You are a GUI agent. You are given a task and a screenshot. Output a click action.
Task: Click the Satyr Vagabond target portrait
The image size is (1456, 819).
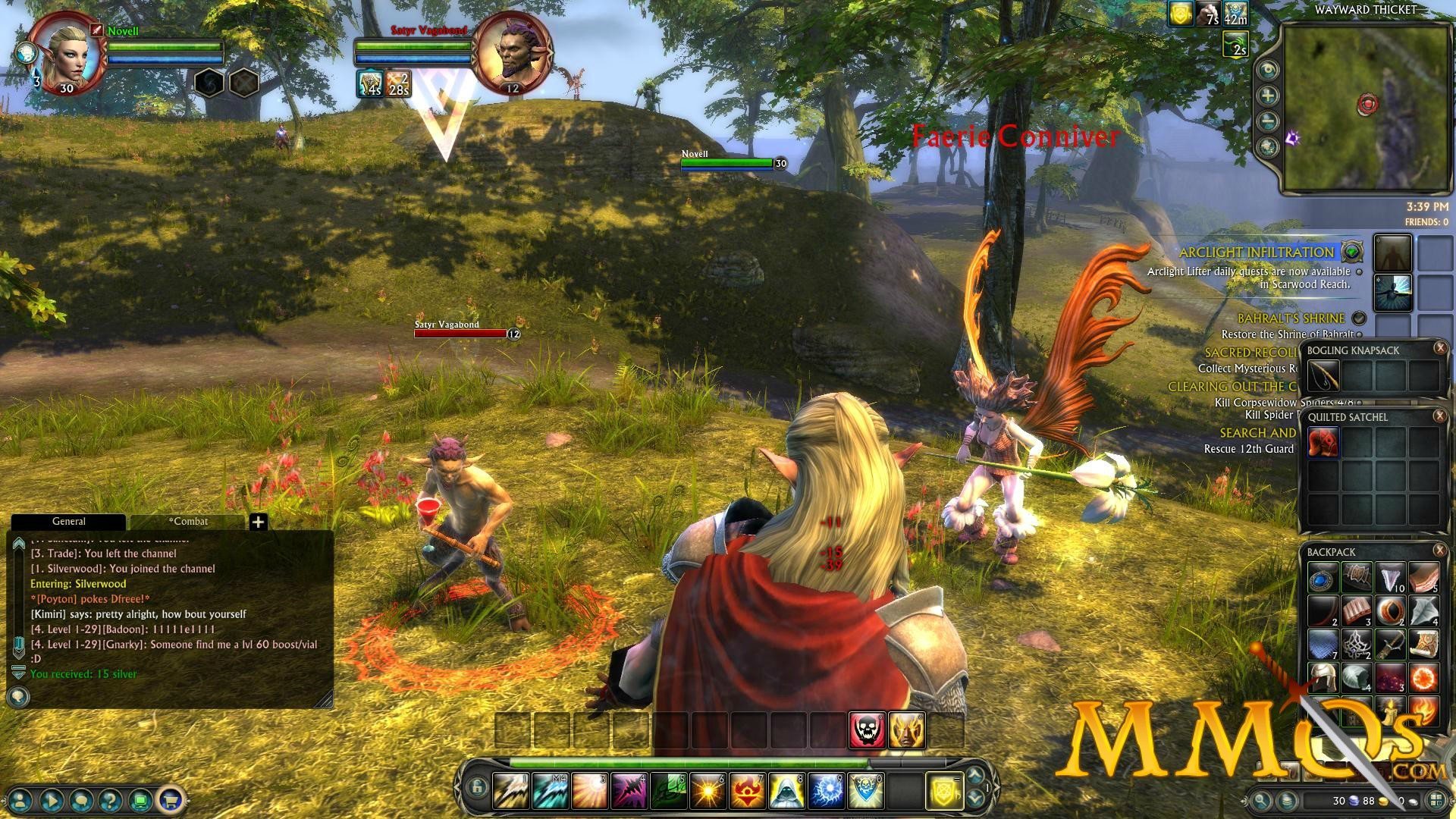tap(513, 53)
